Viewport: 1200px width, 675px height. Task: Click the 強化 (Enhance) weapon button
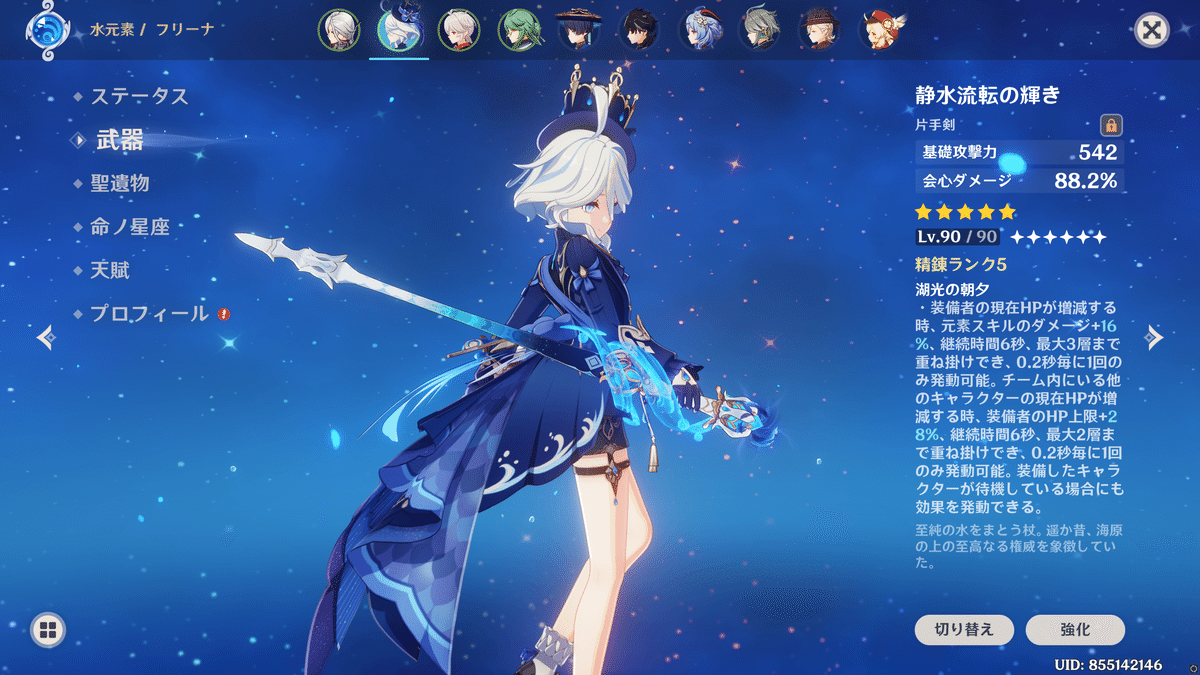click(x=1075, y=630)
